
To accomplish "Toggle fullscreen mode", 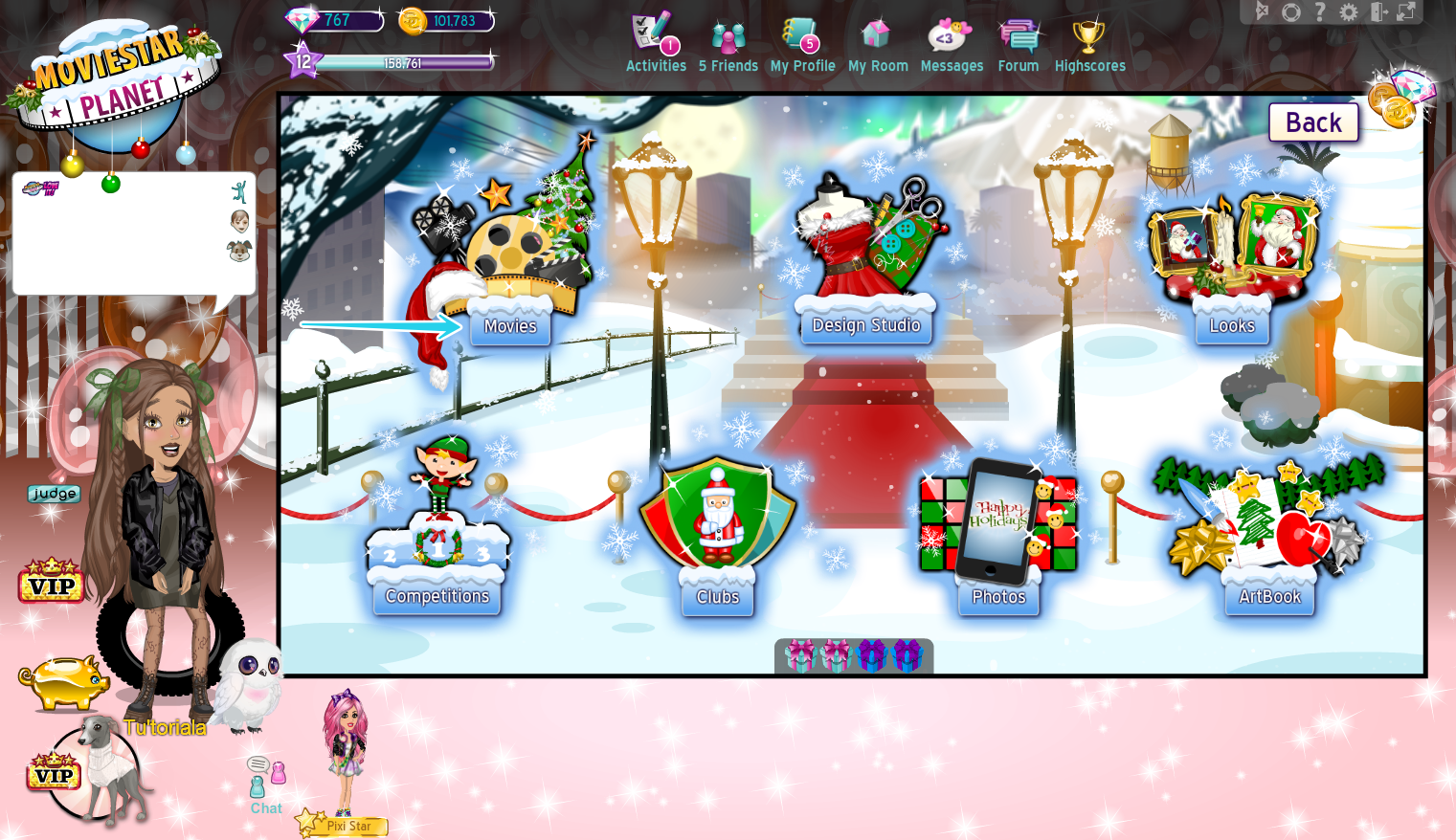I will [1406, 12].
